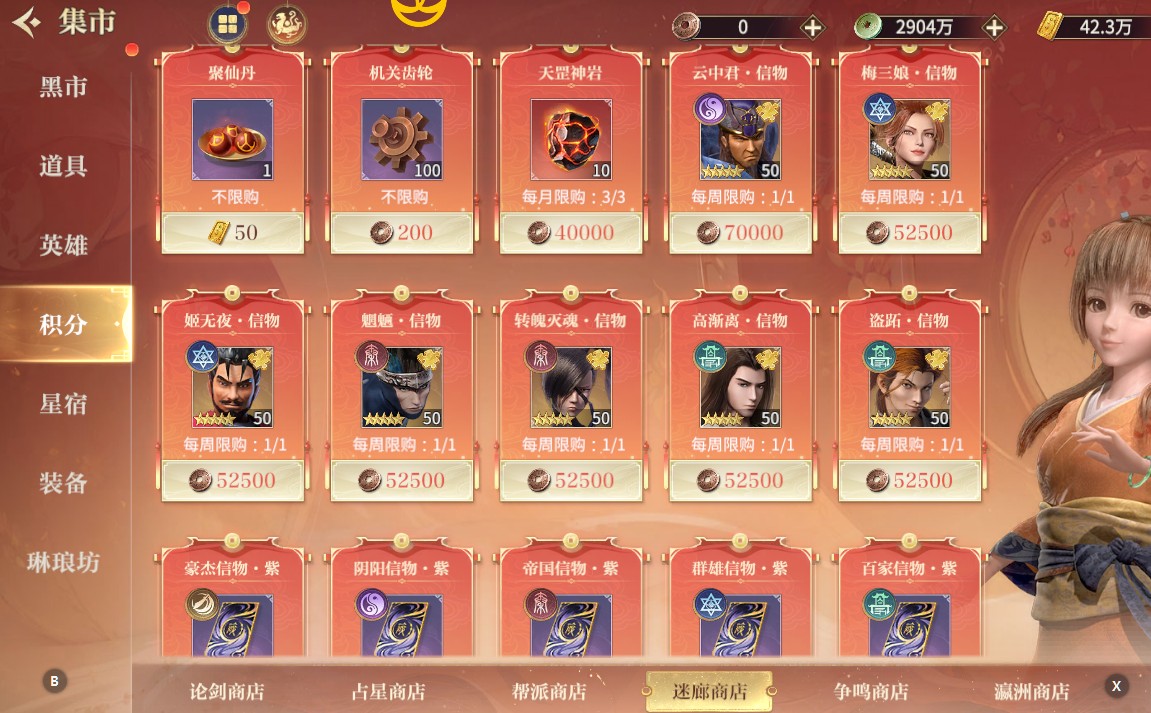The width and height of the screenshot is (1151, 713).
Task: Select the 英雄 category tab
Action: (63, 245)
